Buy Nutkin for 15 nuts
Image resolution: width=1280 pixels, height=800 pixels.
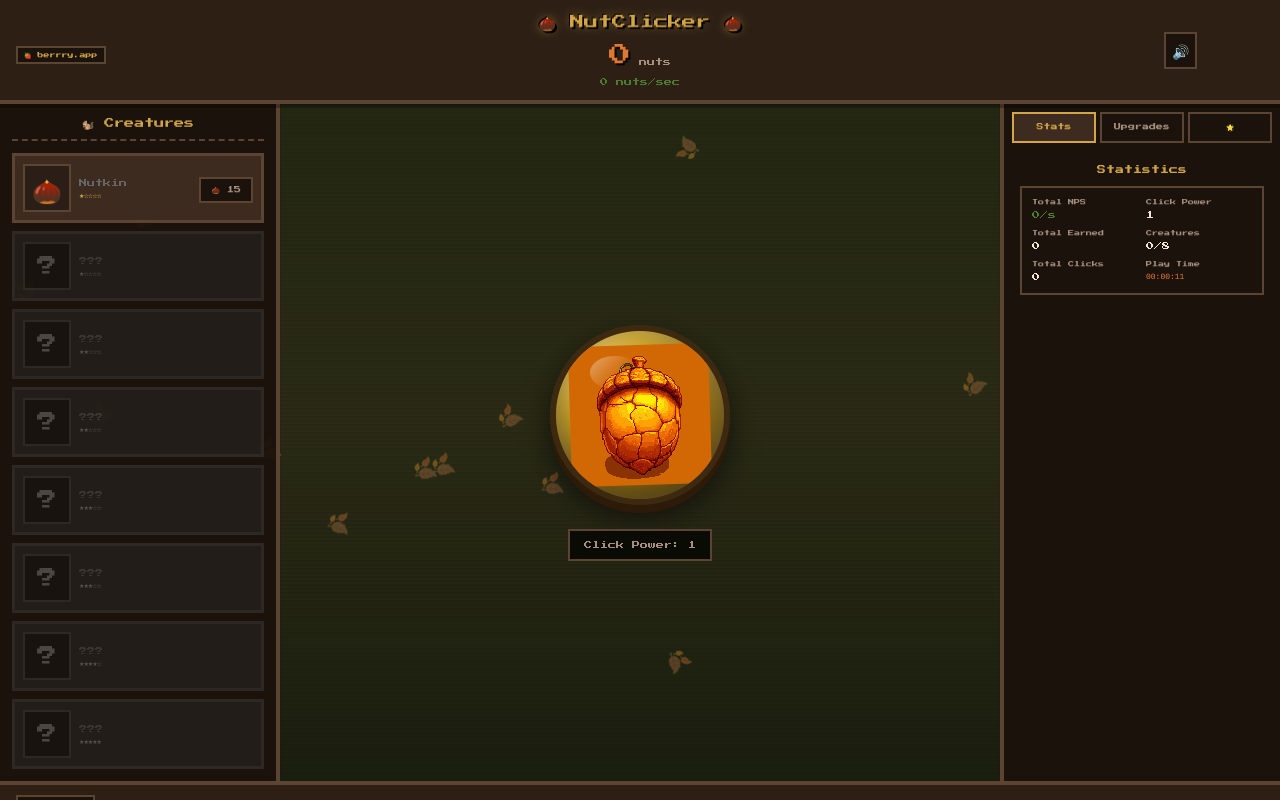[x=226, y=189]
